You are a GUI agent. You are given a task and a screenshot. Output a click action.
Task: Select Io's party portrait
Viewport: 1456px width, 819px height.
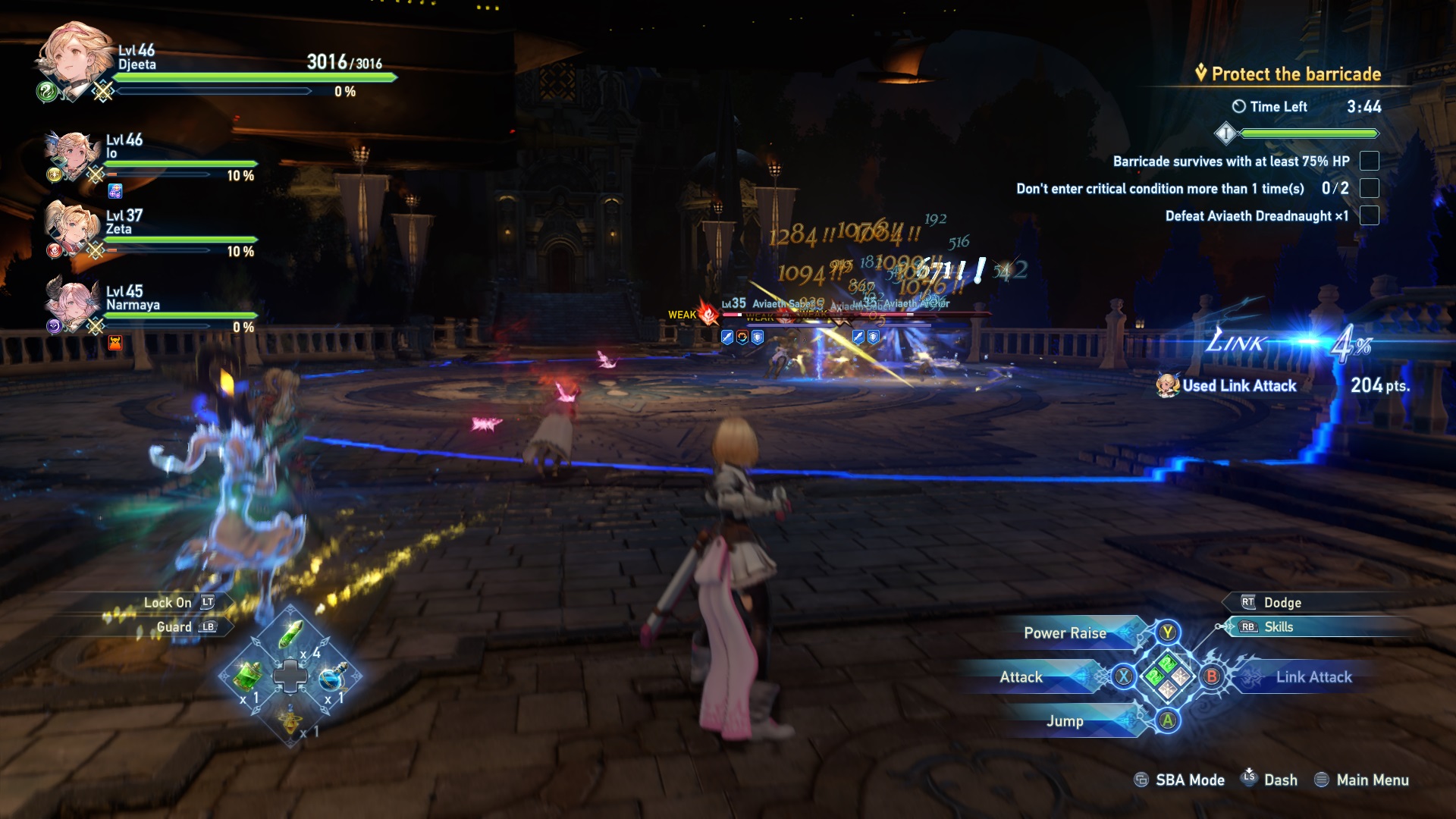coord(73,154)
